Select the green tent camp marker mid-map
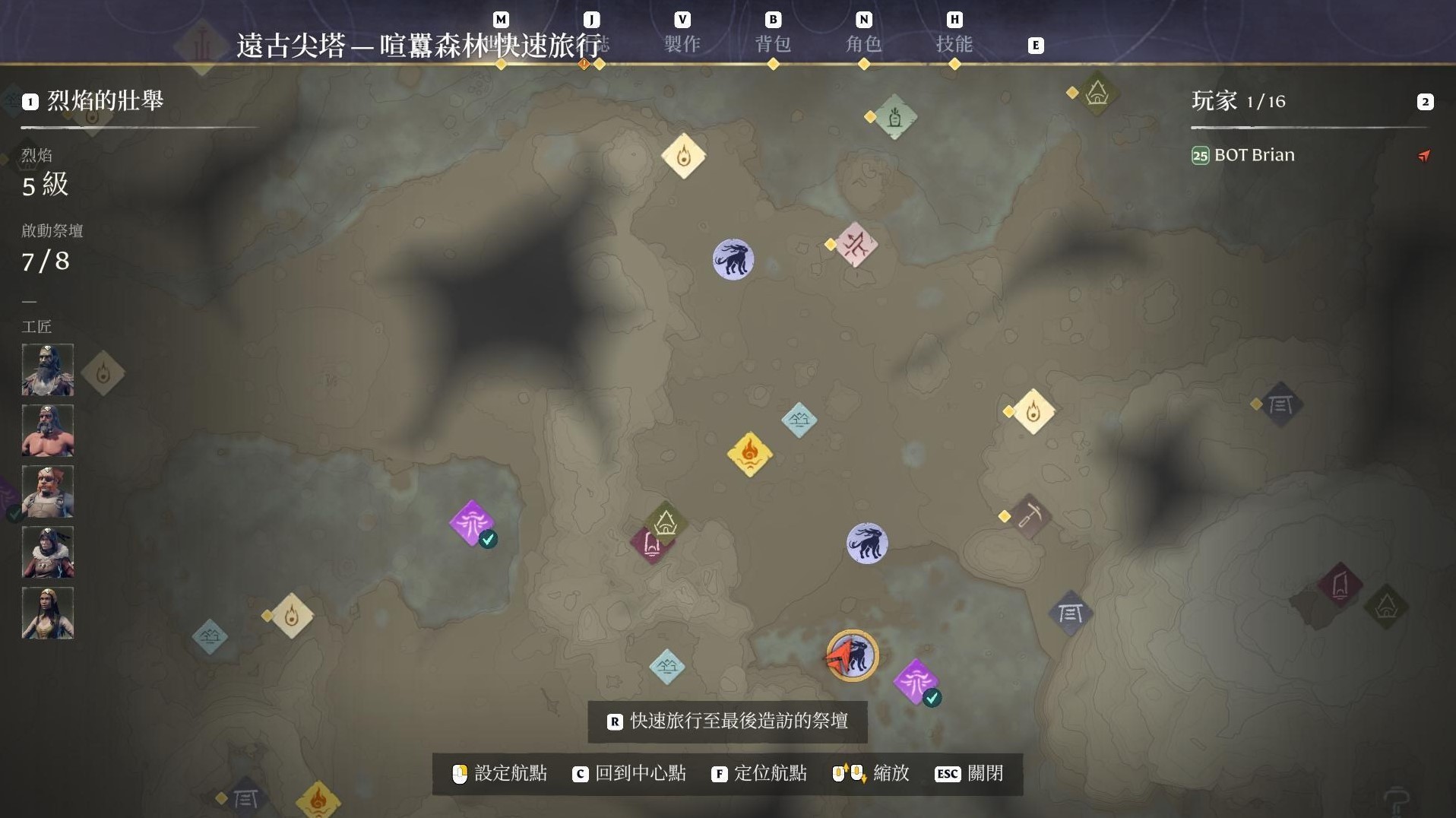Image resolution: width=1456 pixels, height=818 pixels. 666,522
